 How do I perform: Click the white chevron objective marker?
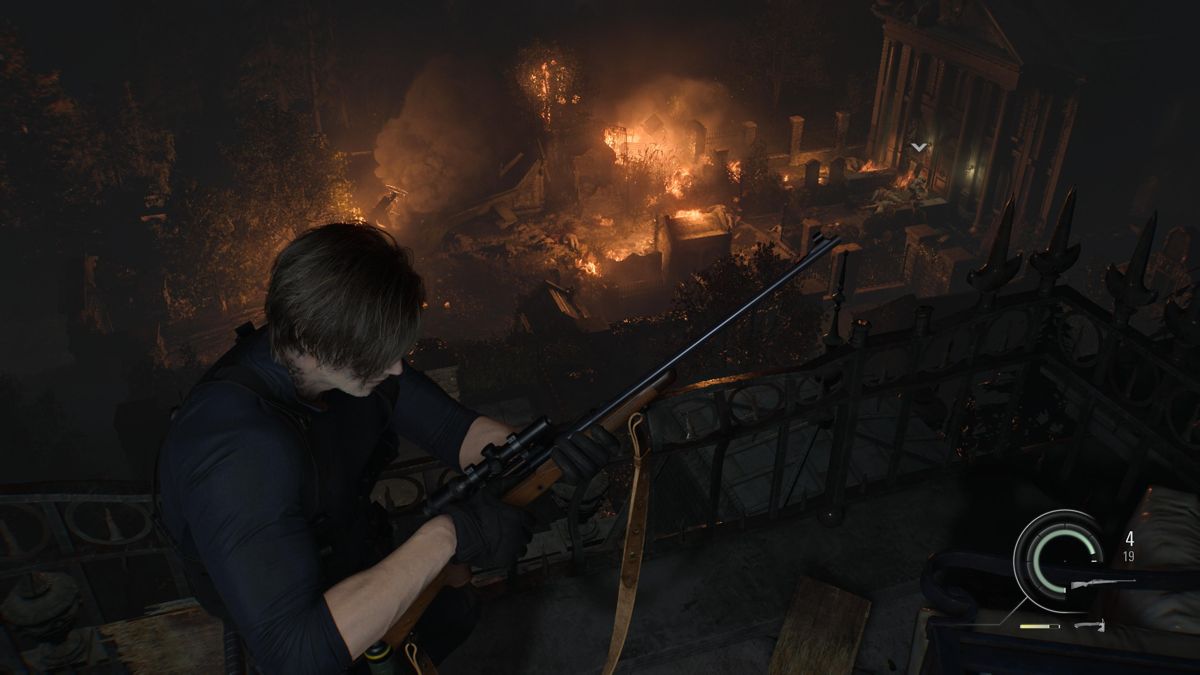918,147
